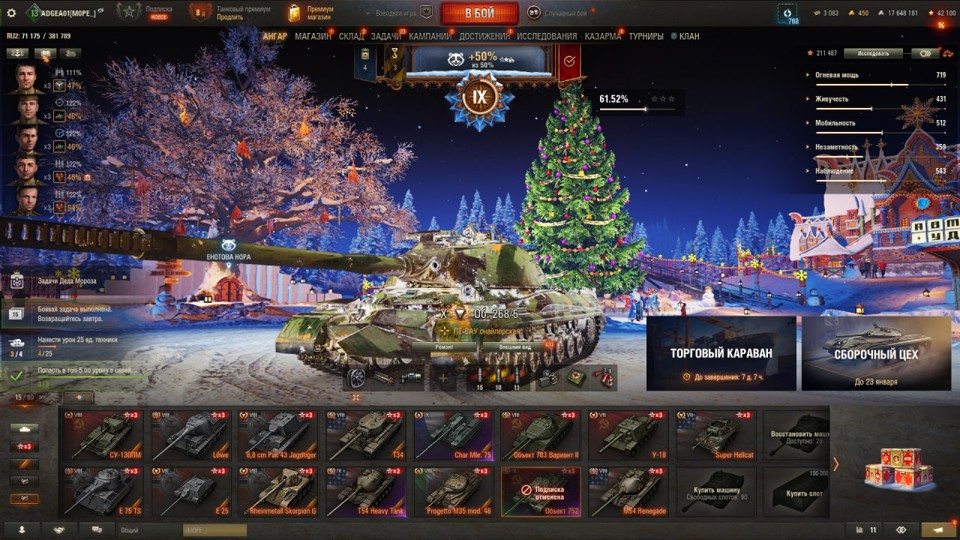This screenshot has width=960, height=540.
Task: Open the ТОРГОВЫЙ КАРАВАН event banner
Action: tap(721, 353)
